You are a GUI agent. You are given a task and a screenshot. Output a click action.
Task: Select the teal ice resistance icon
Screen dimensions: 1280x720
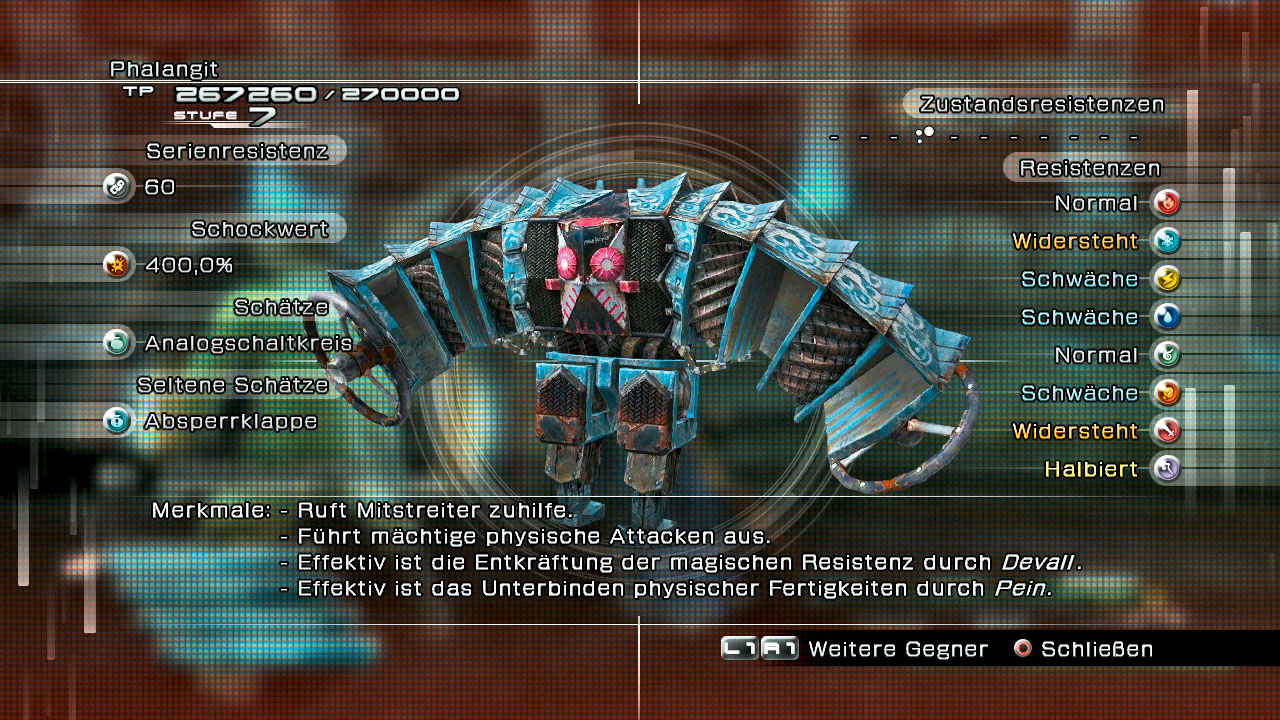pos(1166,241)
